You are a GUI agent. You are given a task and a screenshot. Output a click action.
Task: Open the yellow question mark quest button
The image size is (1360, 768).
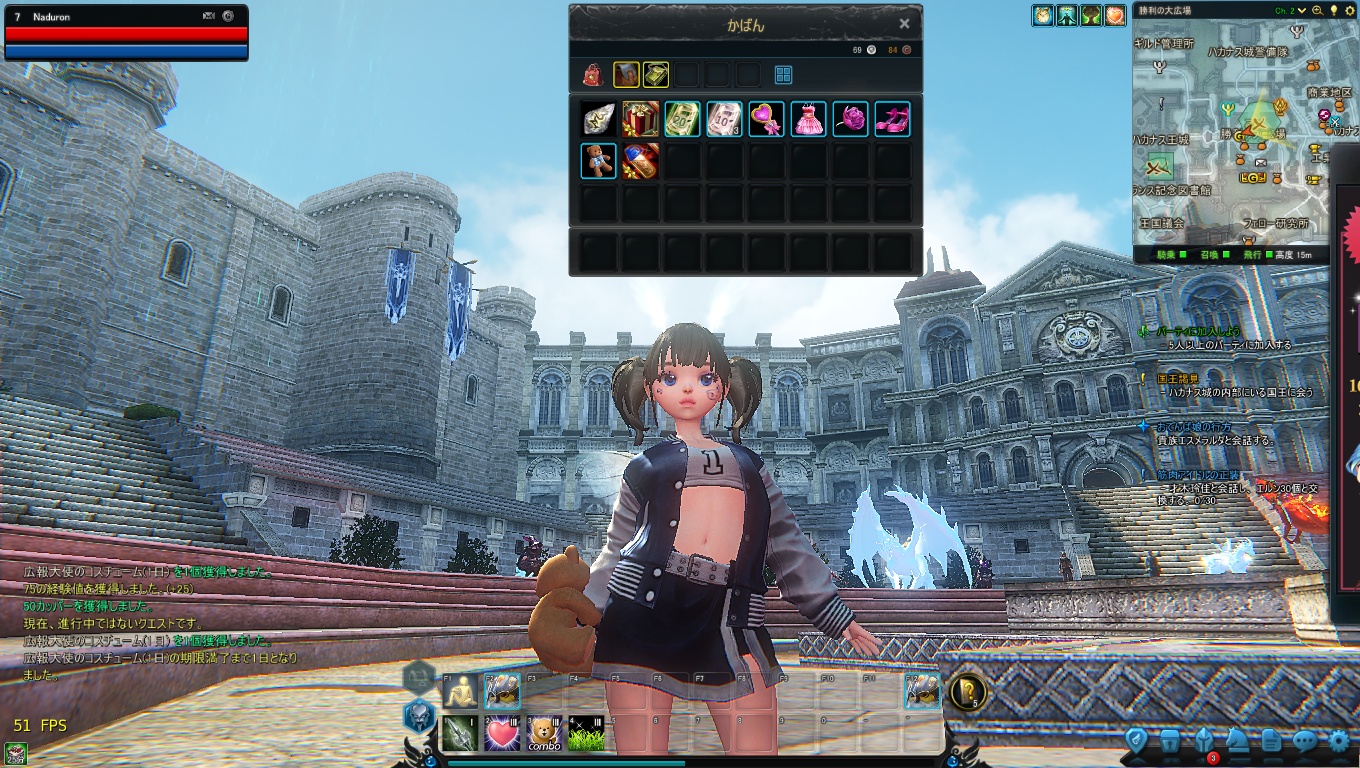(967, 692)
